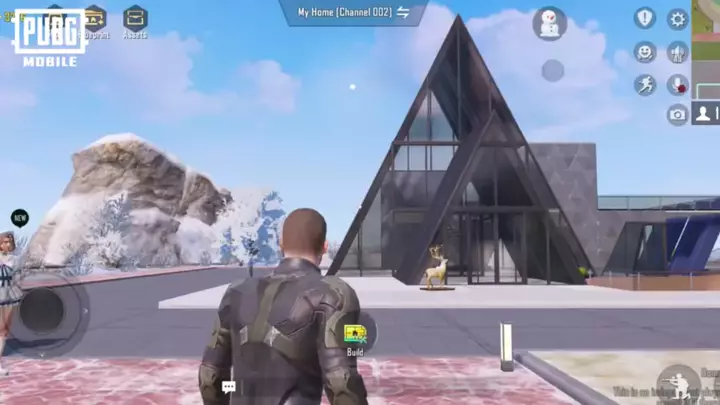Tap the running figure icon
This screenshot has width=720, height=405.
(645, 84)
